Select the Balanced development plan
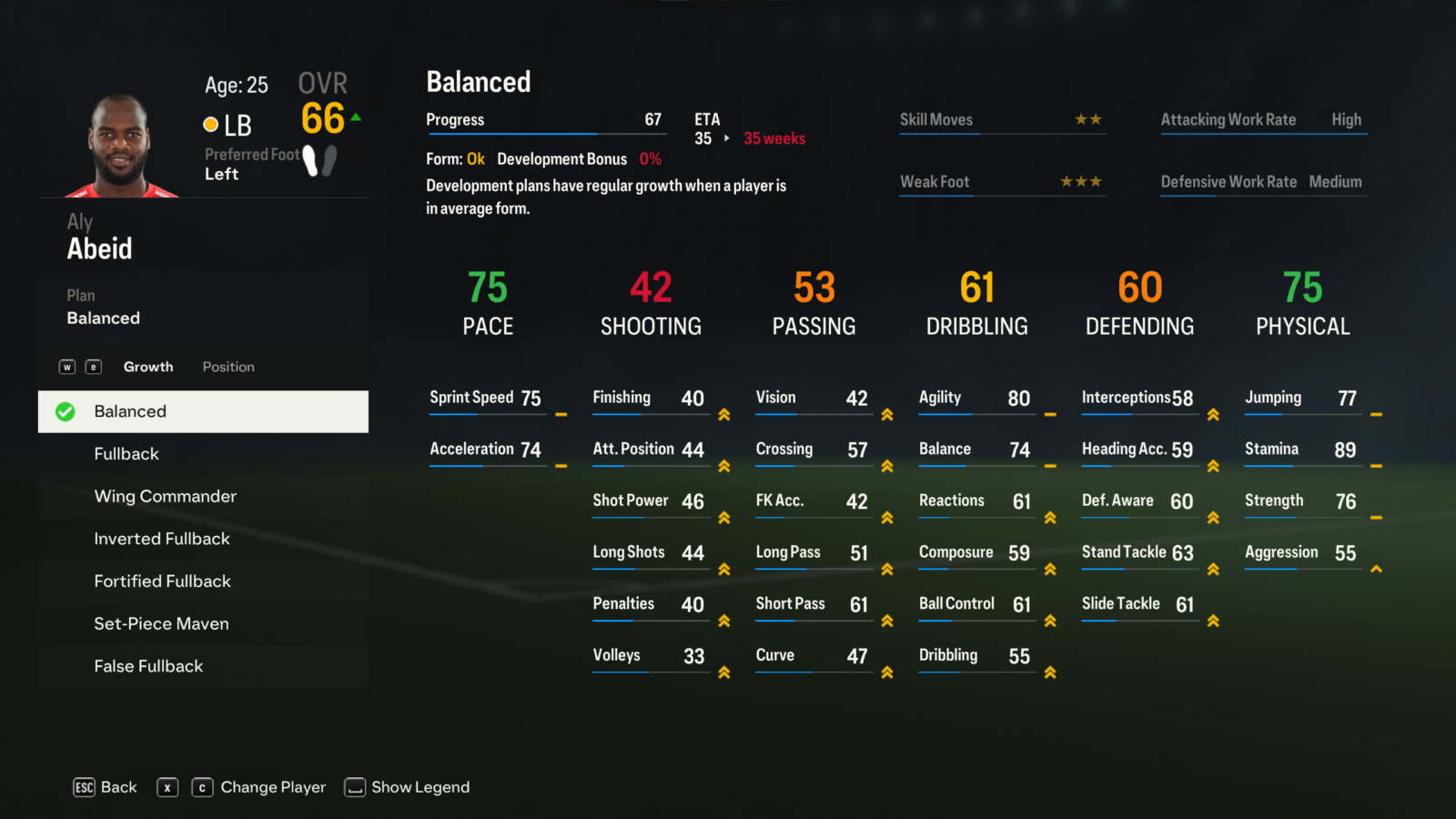The height and width of the screenshot is (819, 1456). 203,411
